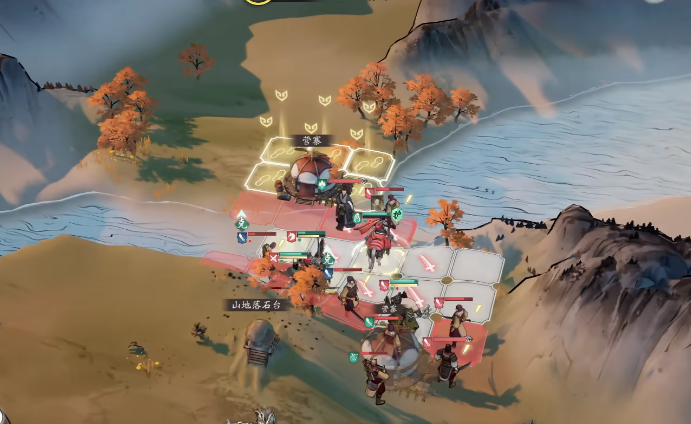Image resolution: width=691 pixels, height=424 pixels.
Task: Select the 营寨 camp label
Action: click(312, 141)
